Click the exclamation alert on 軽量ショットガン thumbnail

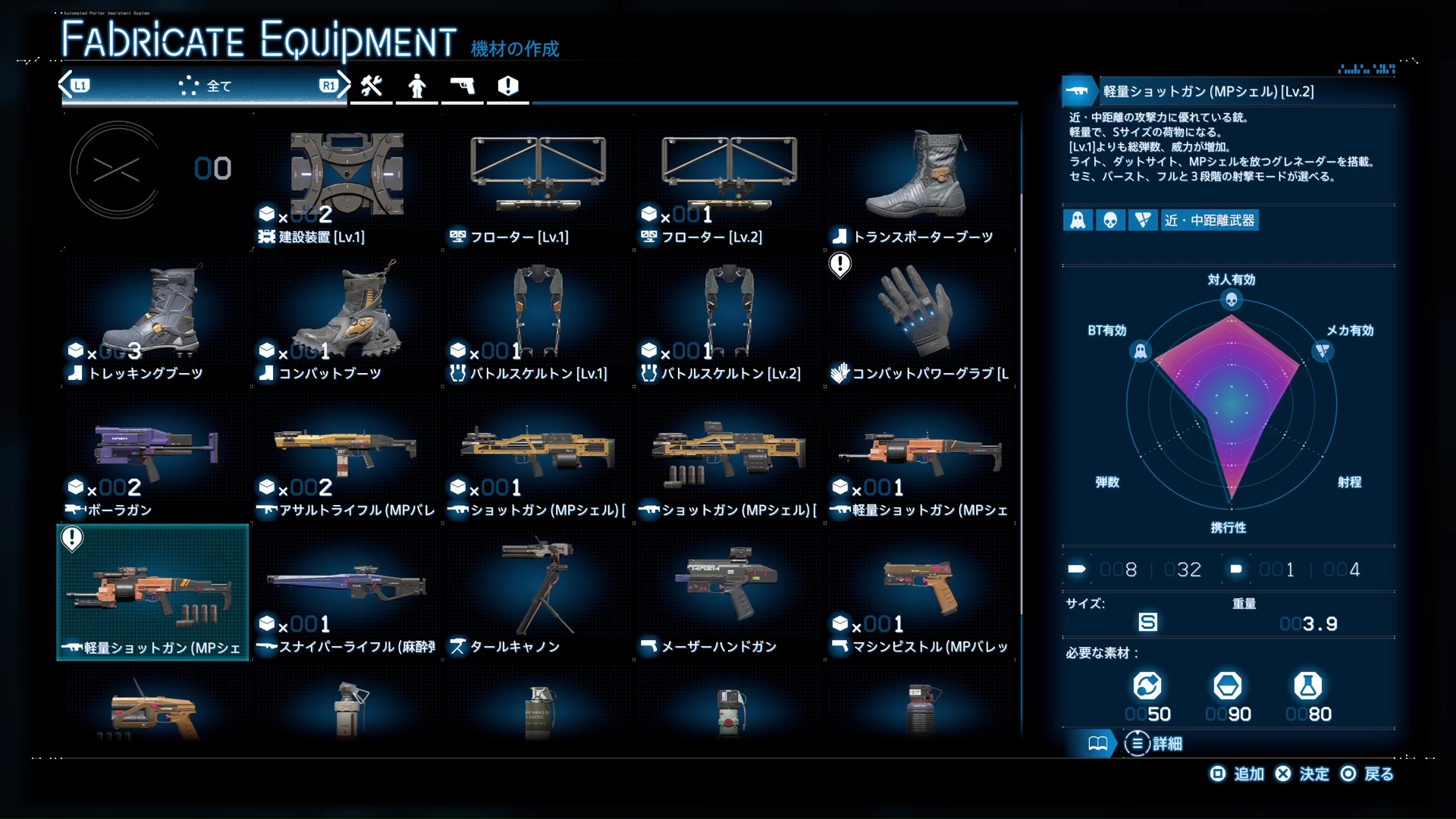coord(71,538)
